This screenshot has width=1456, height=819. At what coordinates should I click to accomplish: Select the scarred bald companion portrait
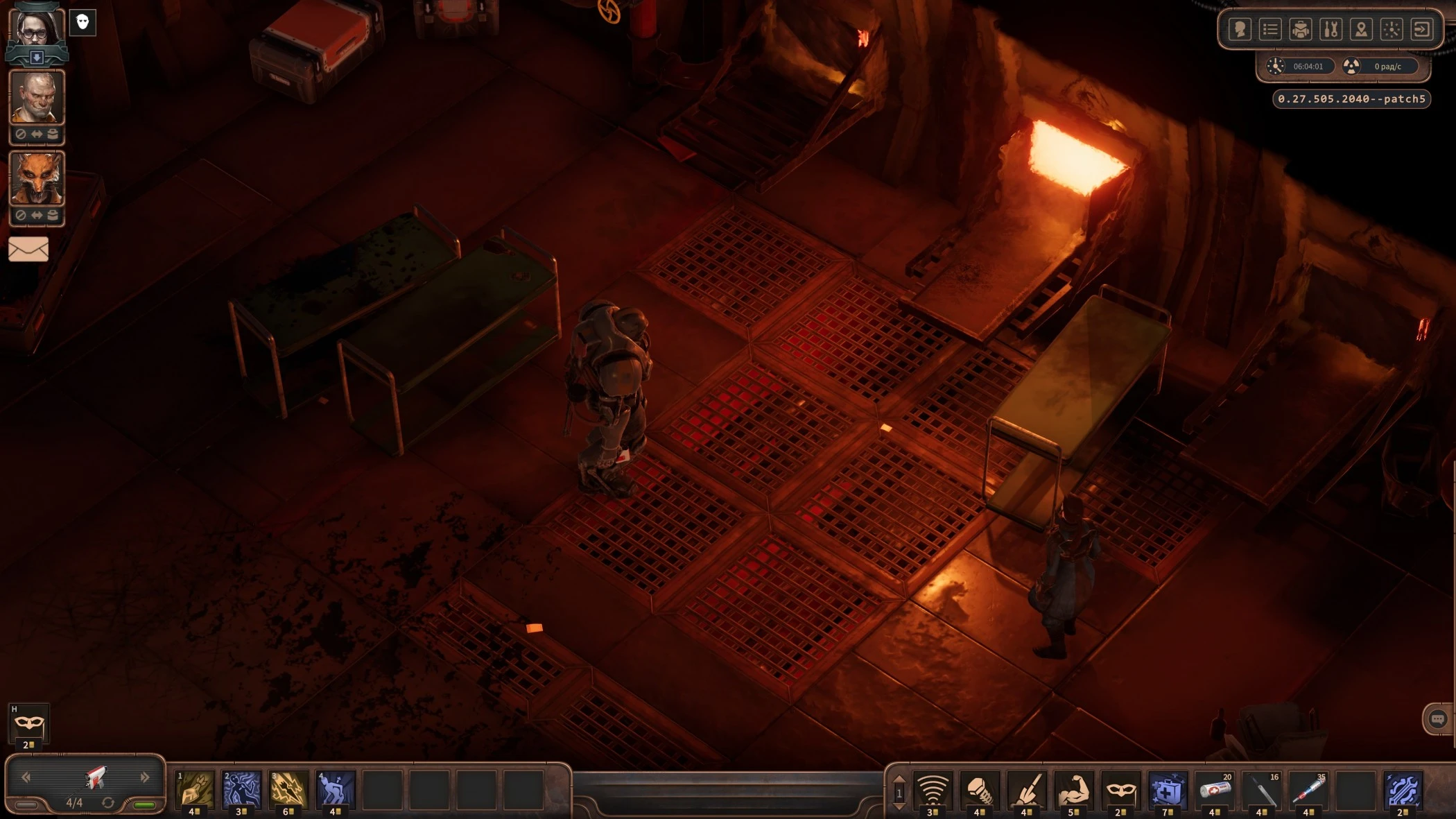pos(37,98)
